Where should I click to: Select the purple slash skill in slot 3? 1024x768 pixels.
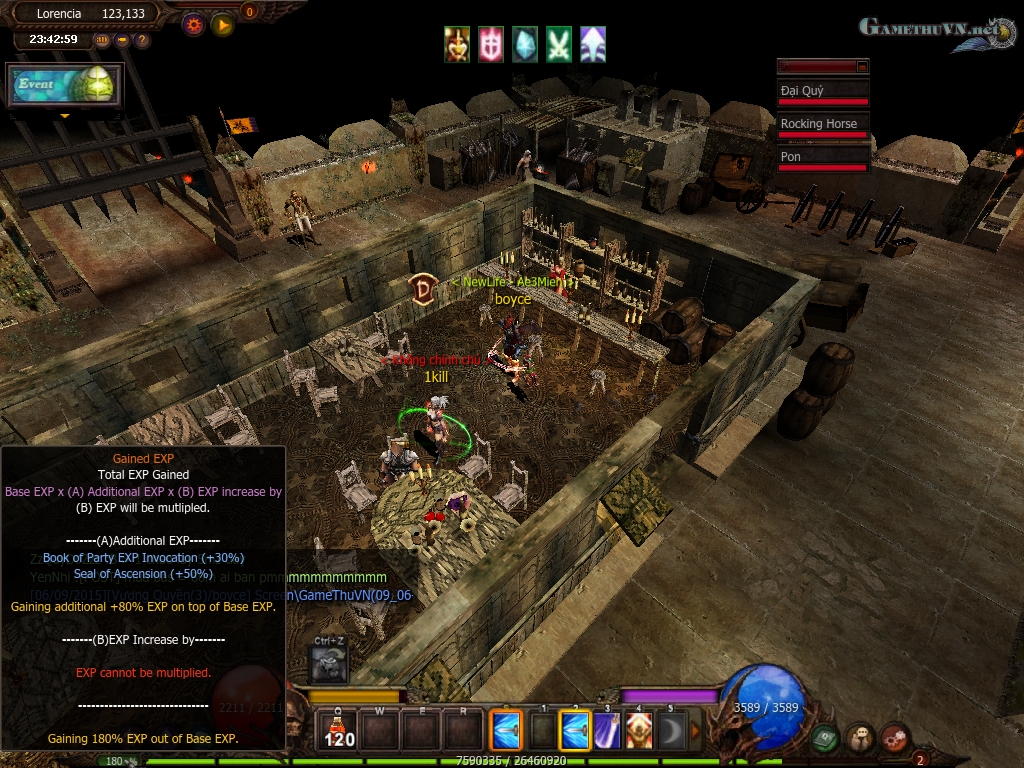[608, 730]
